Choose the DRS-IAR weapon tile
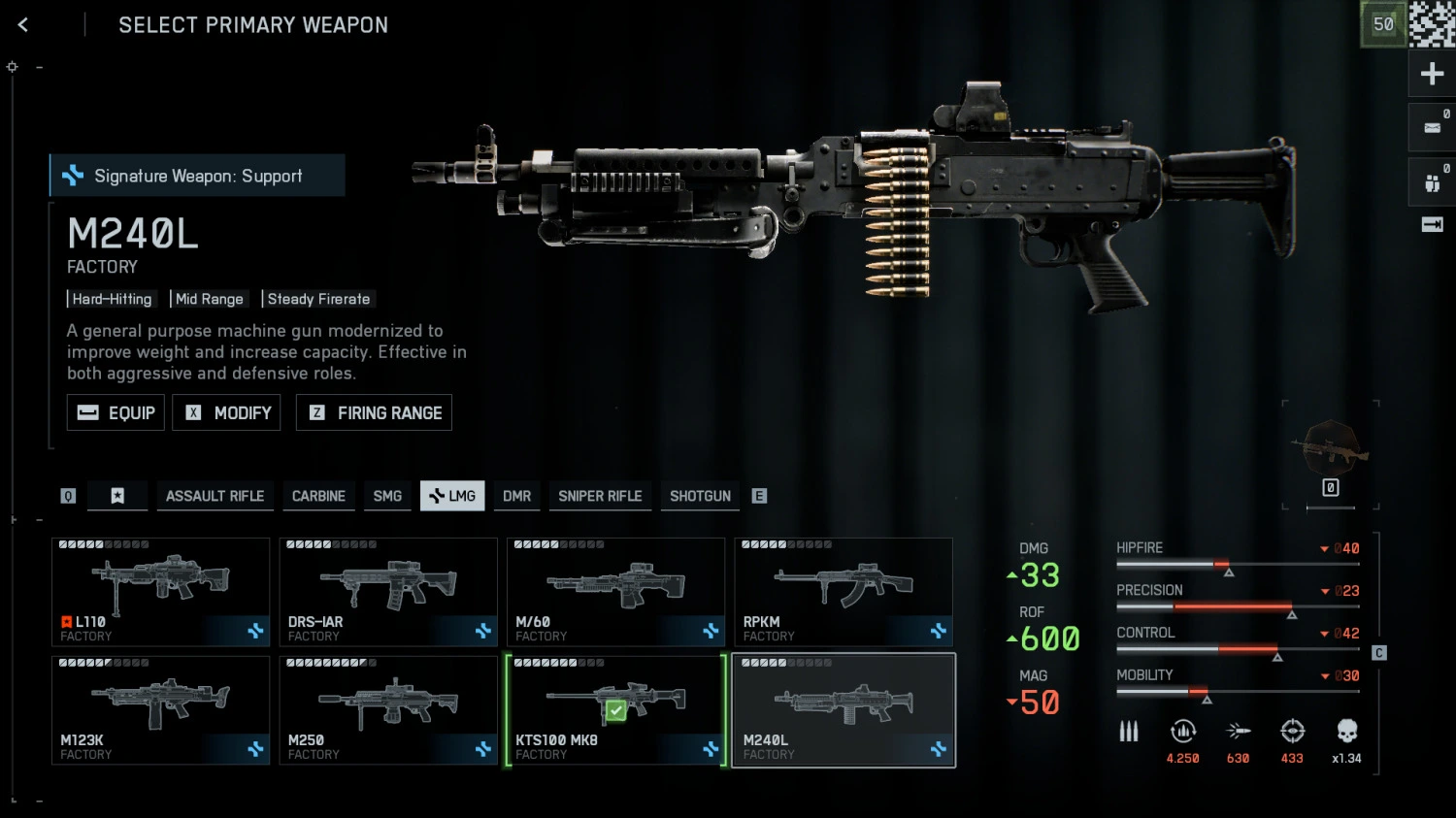Screen dimensions: 1456x818 pyautogui.click(x=388, y=592)
